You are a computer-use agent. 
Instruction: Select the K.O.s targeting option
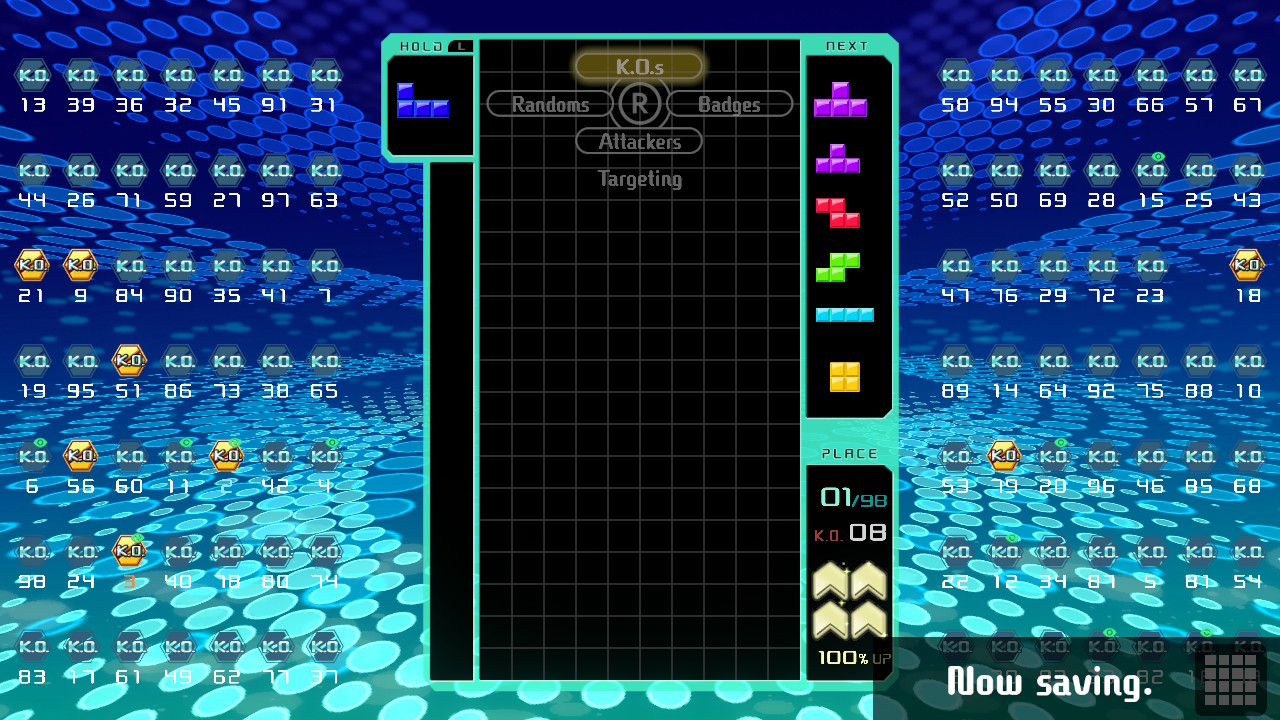point(639,67)
